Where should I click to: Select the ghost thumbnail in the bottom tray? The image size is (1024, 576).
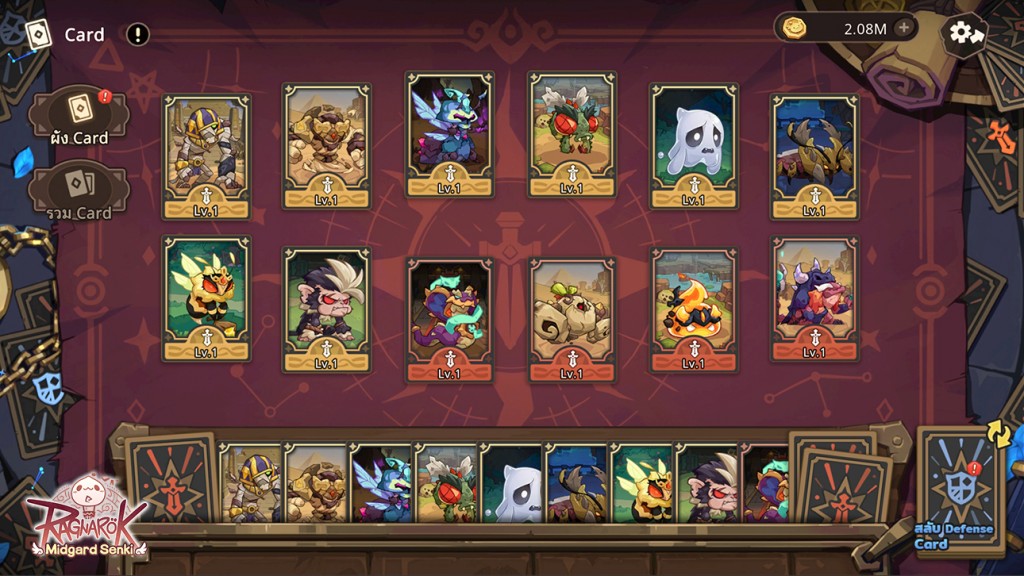tap(514, 484)
